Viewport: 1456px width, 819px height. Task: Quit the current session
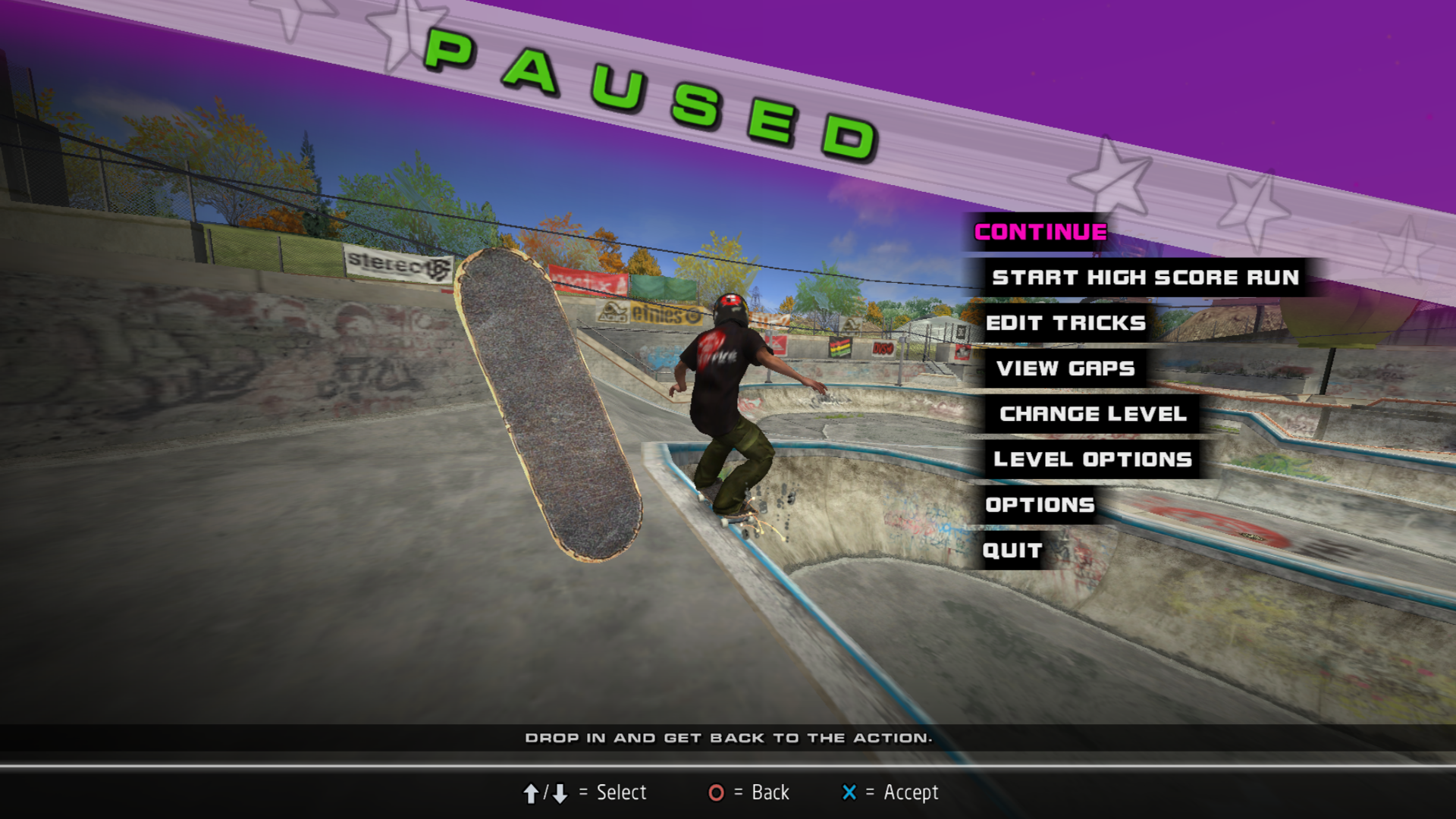point(1012,551)
